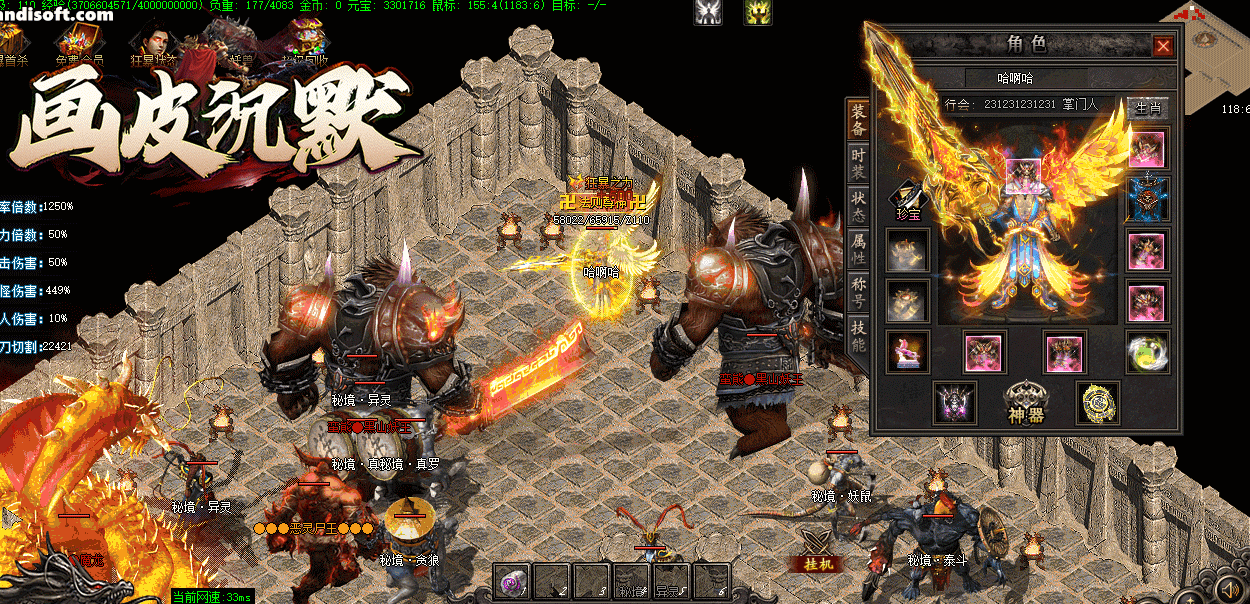Click the 生肖 zodiac button
Image resolution: width=1250 pixels, height=604 pixels.
(x=1148, y=107)
